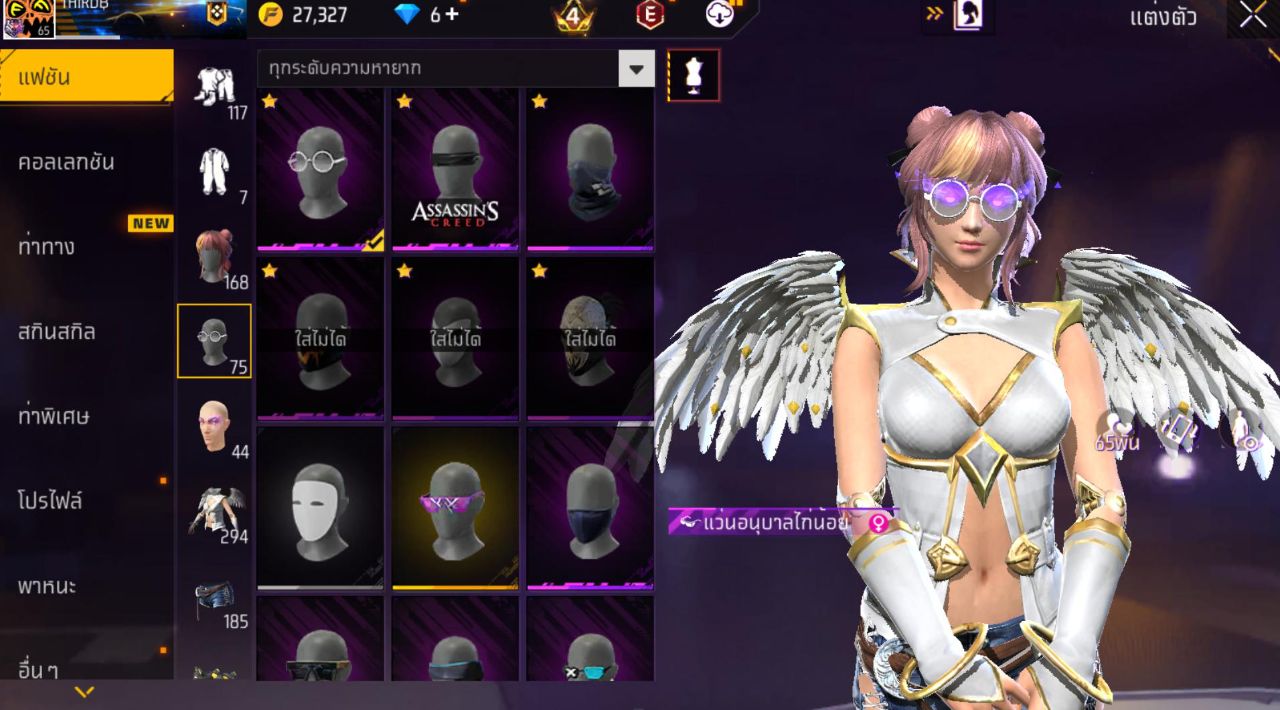Open the โปรไฟล์ profile tab
1280x710 pixels.
pyautogui.click(x=50, y=500)
